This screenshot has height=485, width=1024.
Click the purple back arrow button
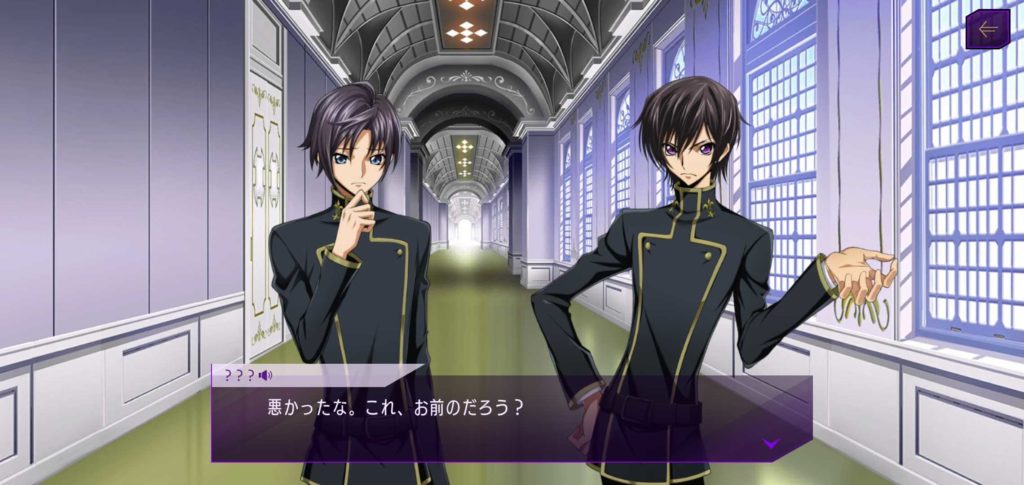pyautogui.click(x=988, y=29)
